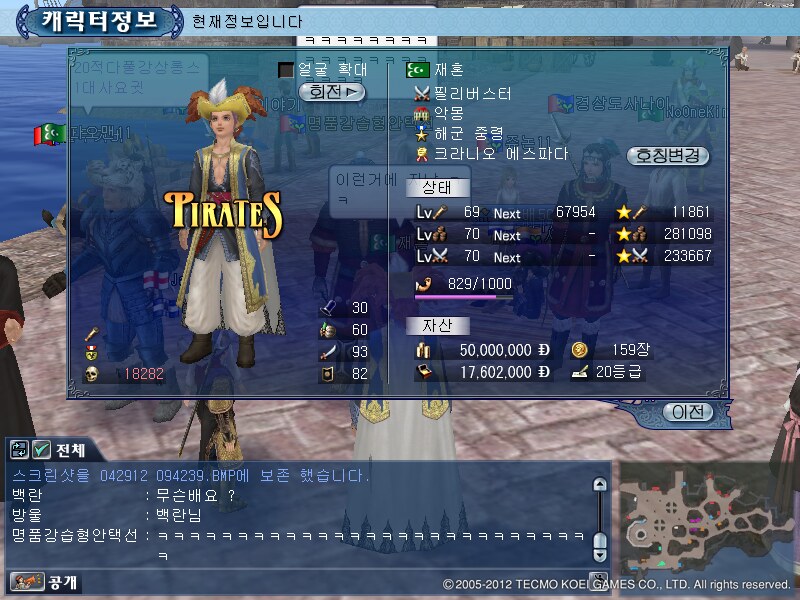Click the skull bounty value 18282

click(x=143, y=374)
